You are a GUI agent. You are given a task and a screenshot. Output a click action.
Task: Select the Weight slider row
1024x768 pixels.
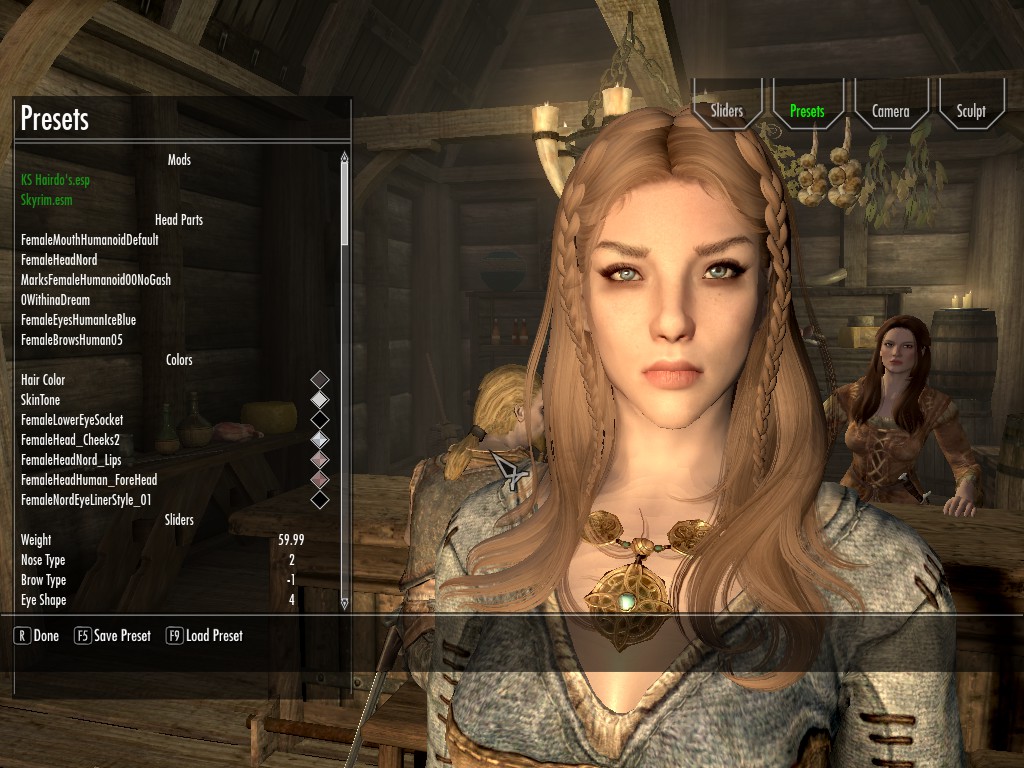click(160, 540)
